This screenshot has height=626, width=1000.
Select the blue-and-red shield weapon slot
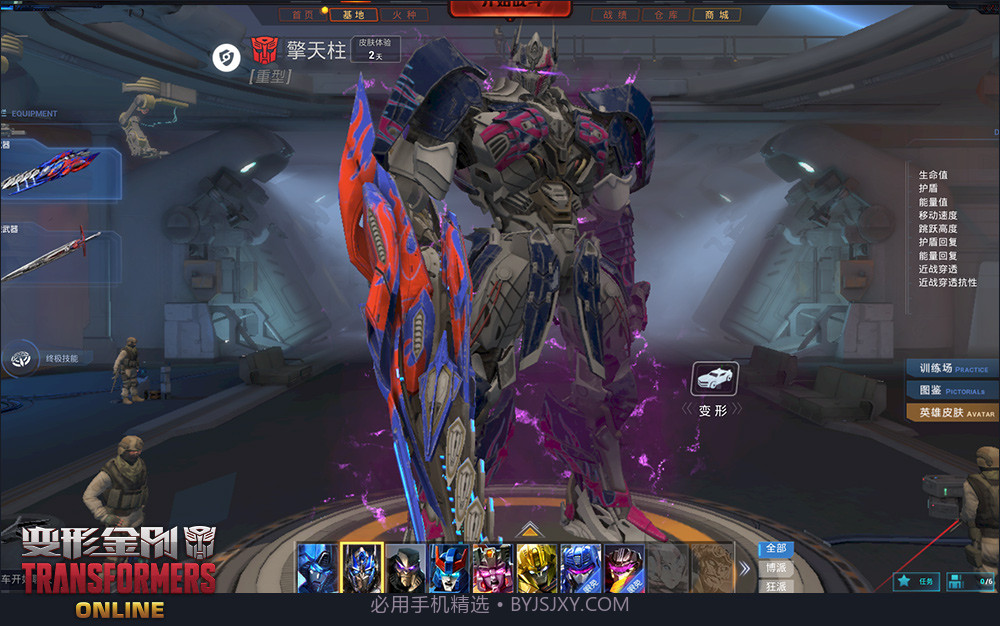(x=58, y=171)
